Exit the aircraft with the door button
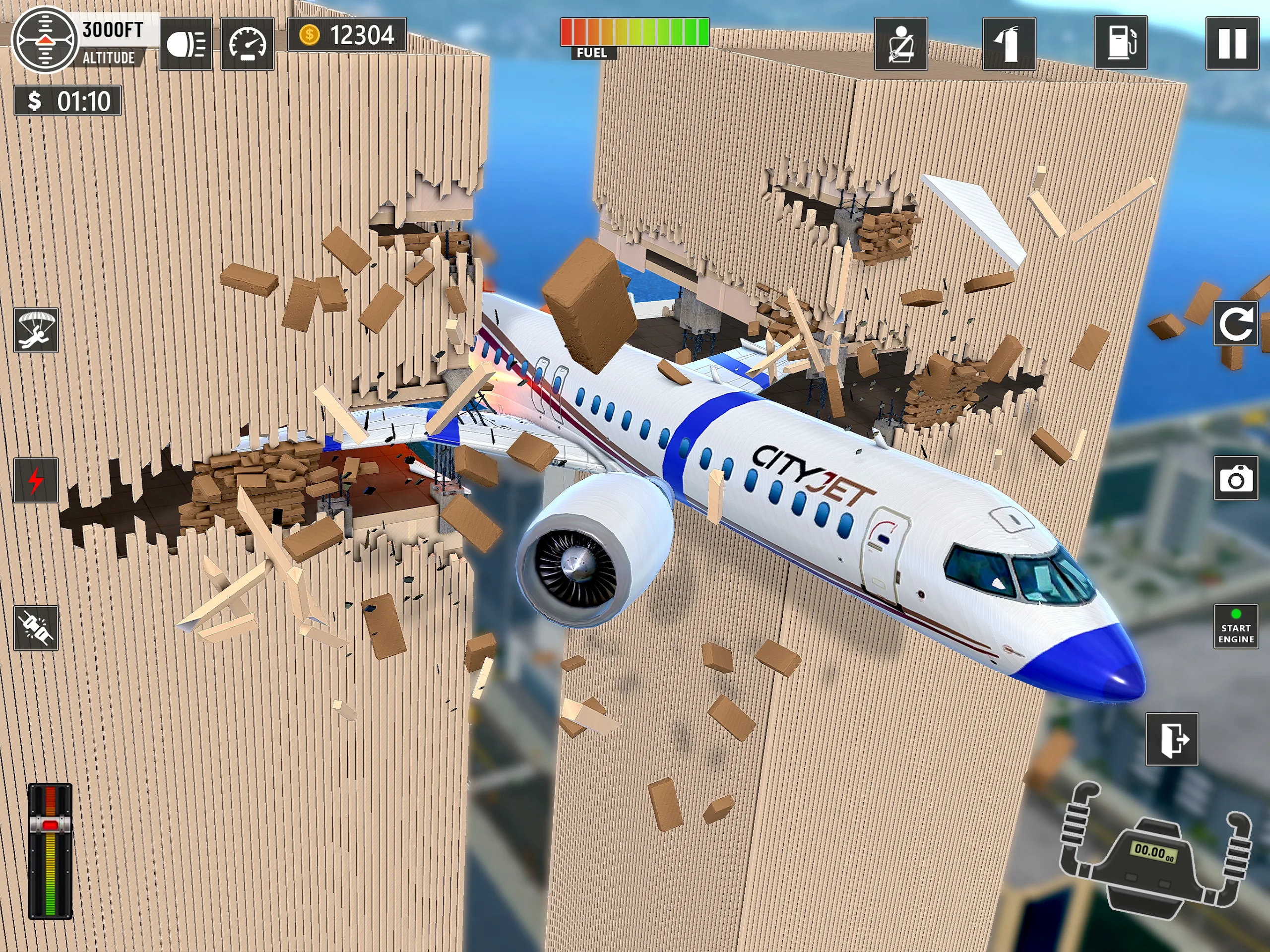 [1171, 739]
